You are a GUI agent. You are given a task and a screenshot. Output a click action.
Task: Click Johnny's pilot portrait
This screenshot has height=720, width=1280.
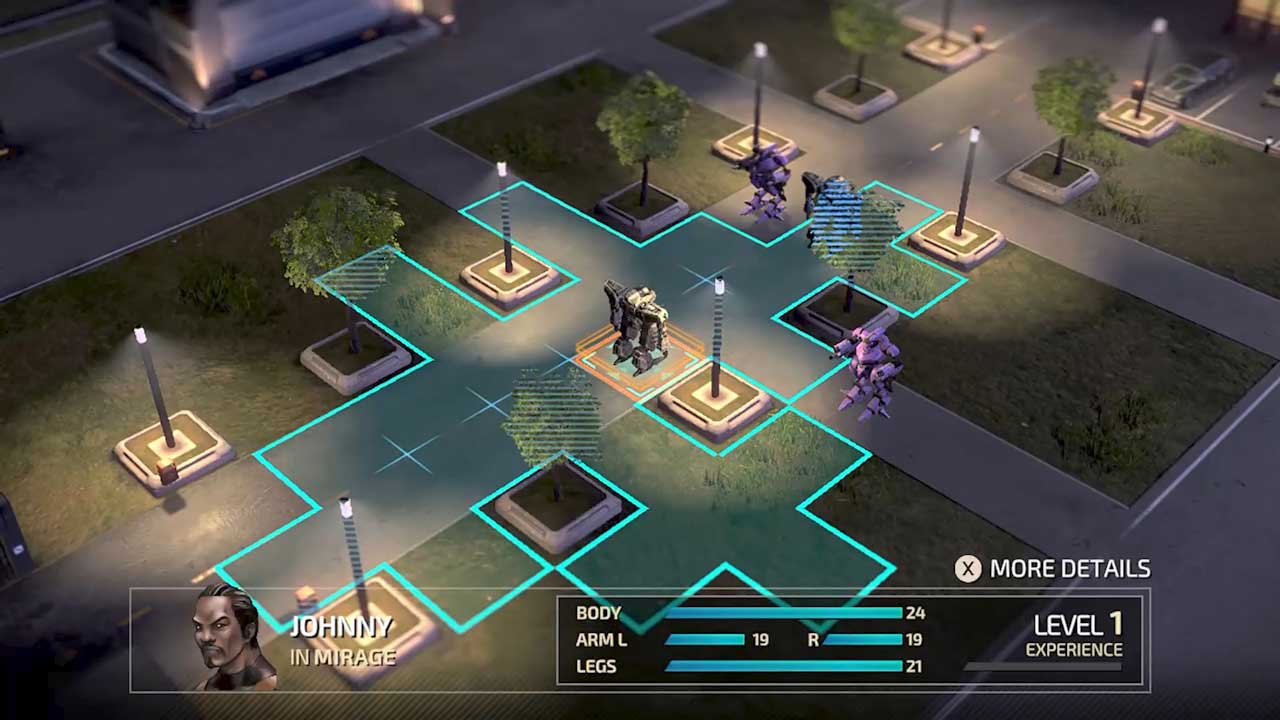coord(233,637)
